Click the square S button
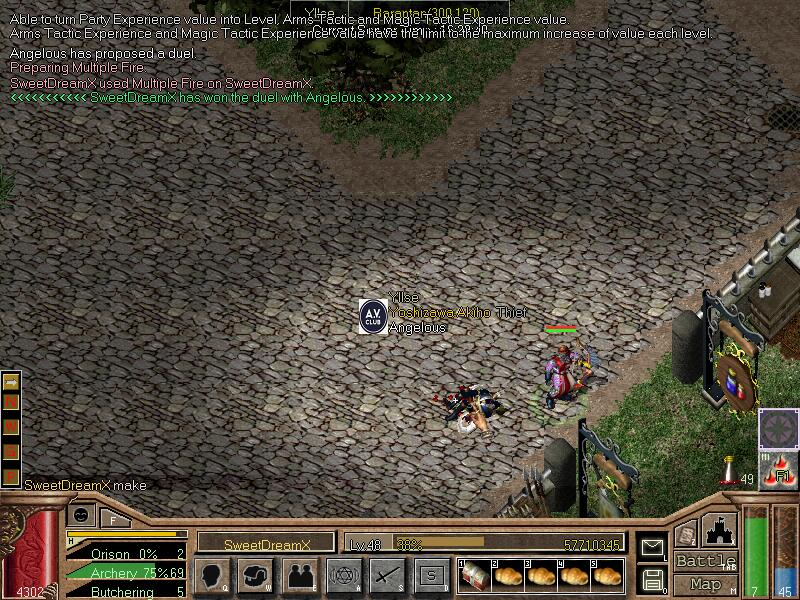This screenshot has width=800, height=600. coord(430,576)
